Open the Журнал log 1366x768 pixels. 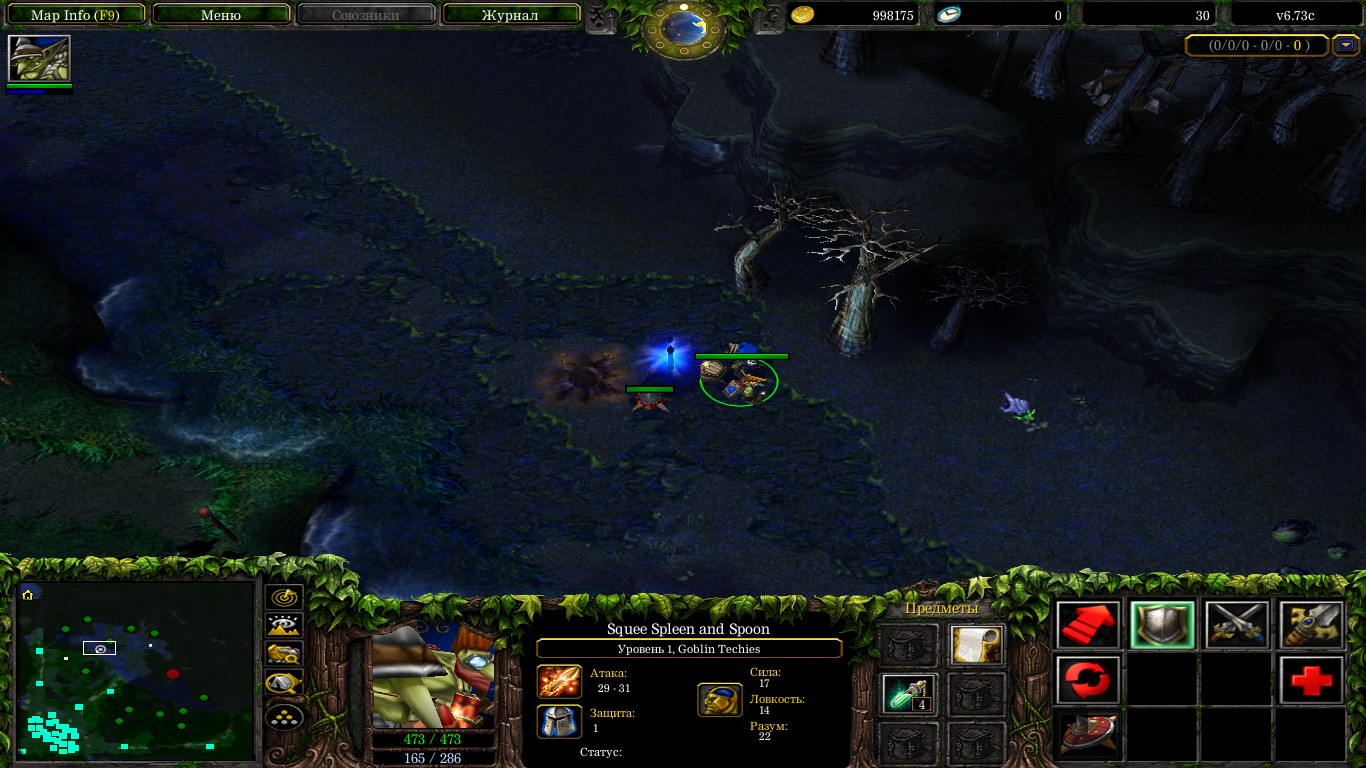510,15
